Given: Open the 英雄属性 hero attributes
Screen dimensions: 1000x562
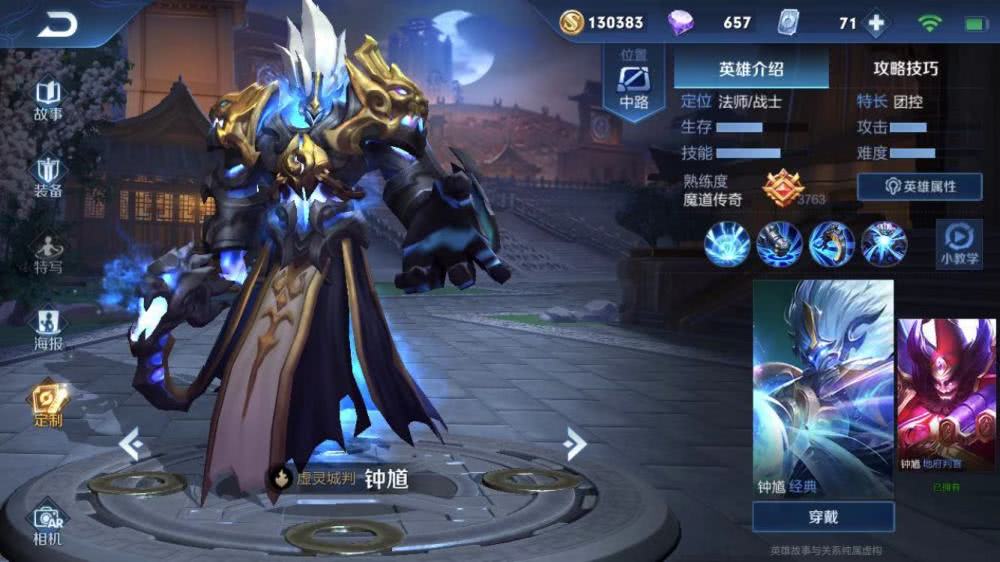Looking at the screenshot, I should (x=919, y=187).
